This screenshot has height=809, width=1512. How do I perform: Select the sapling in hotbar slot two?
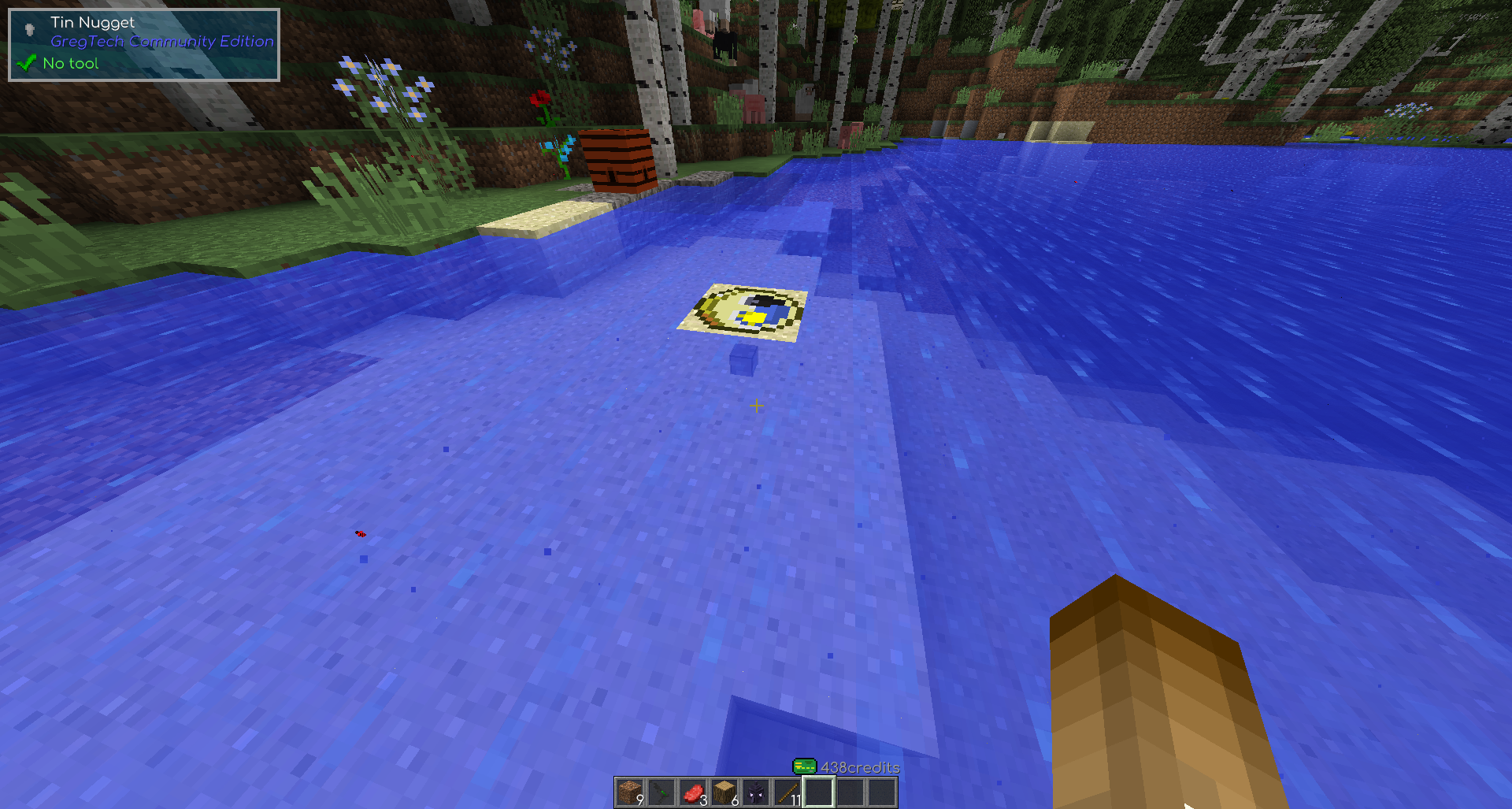coord(661,792)
